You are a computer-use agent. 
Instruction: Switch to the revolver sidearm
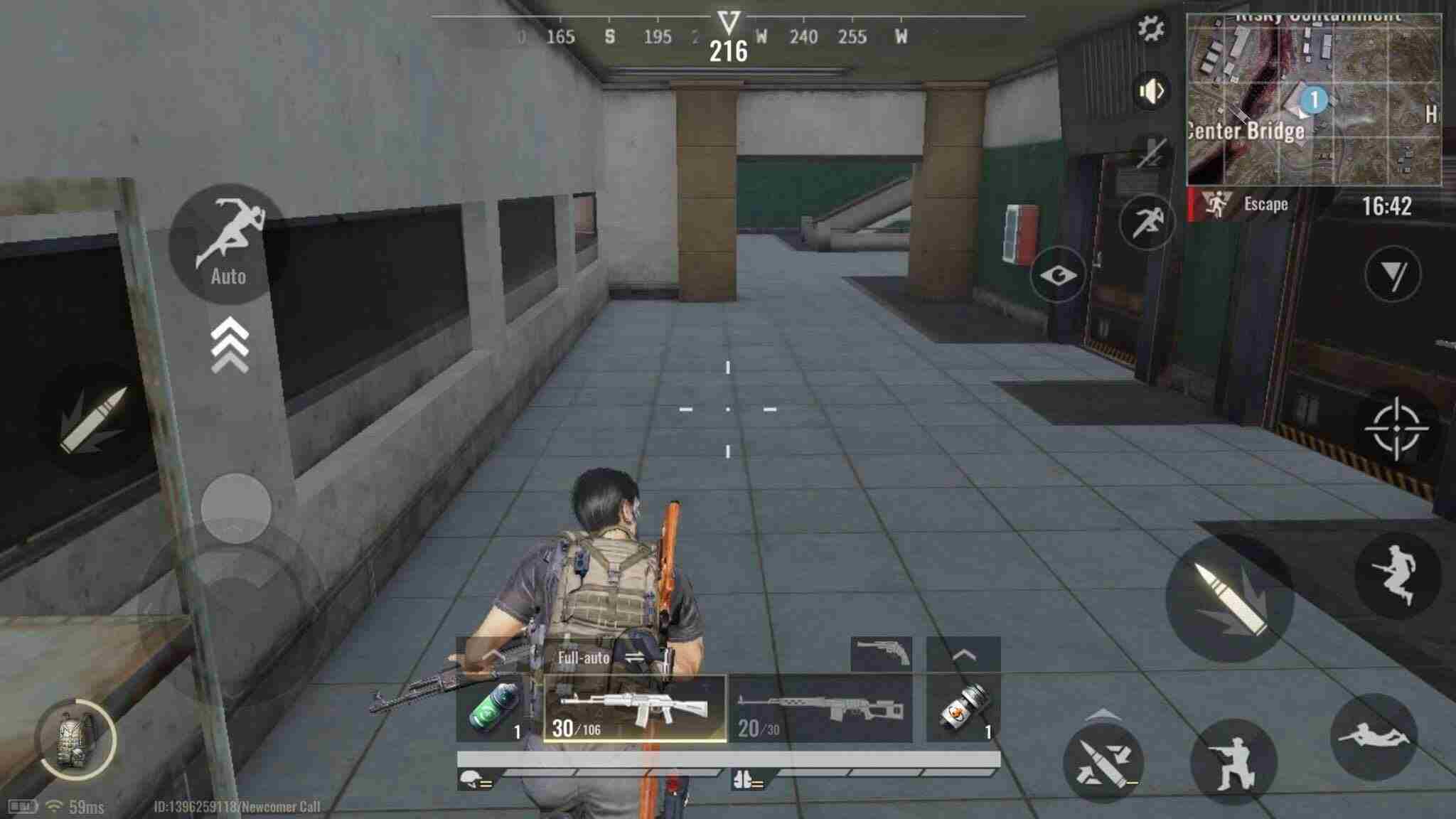882,653
